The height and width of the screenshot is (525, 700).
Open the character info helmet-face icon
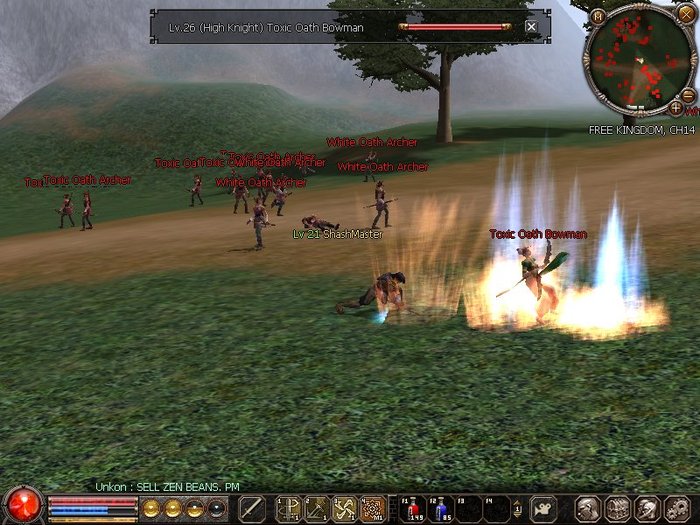point(589,508)
